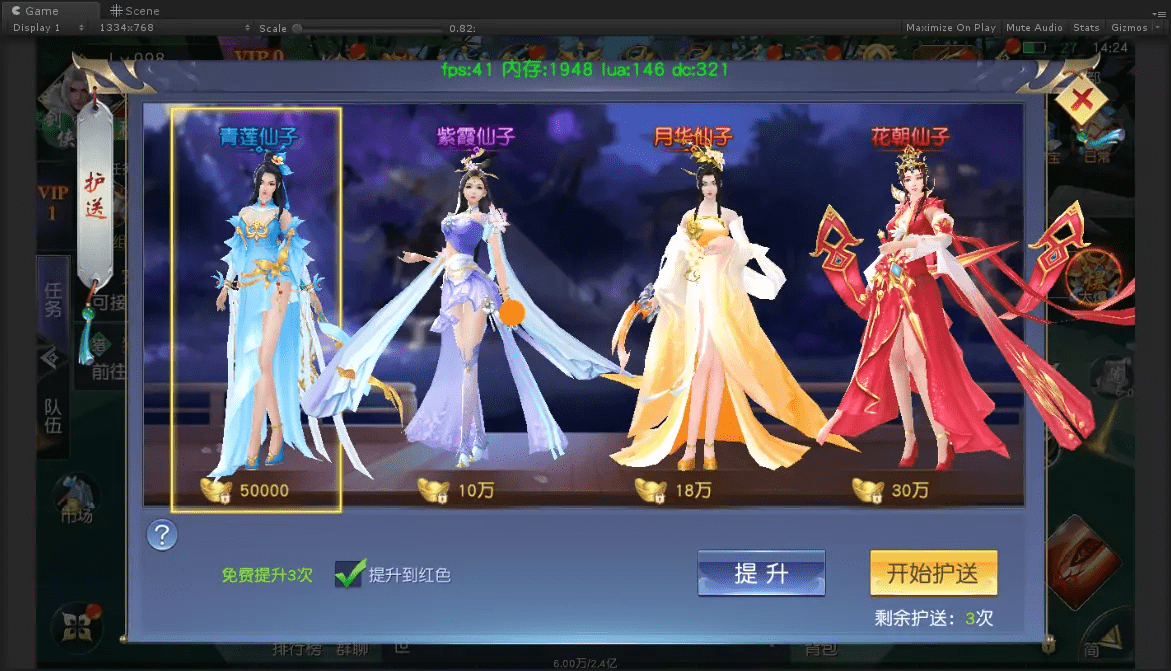Open the Stats overlay in Unity toolbar
This screenshot has height=671, width=1171.
pyautogui.click(x=1086, y=28)
